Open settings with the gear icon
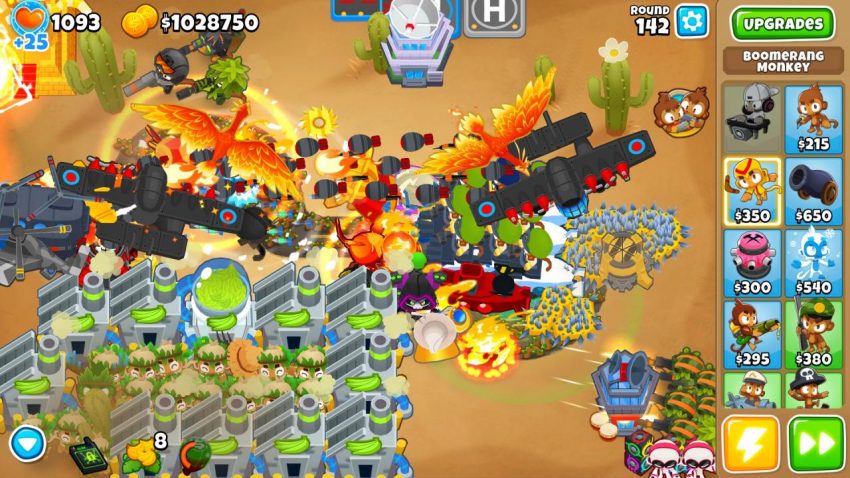 click(691, 21)
